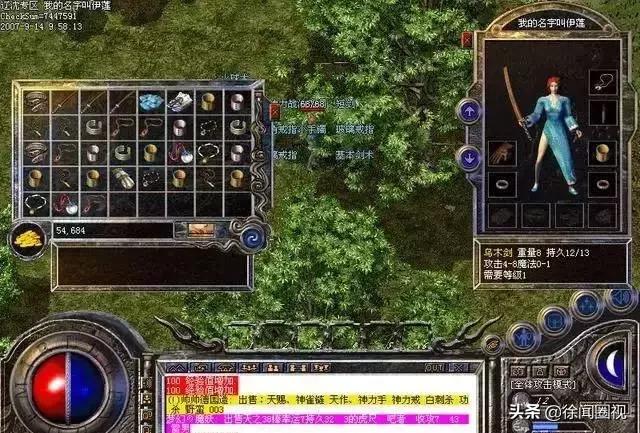
Task: Select the equipped necklace slot
Action: [x=602, y=80]
